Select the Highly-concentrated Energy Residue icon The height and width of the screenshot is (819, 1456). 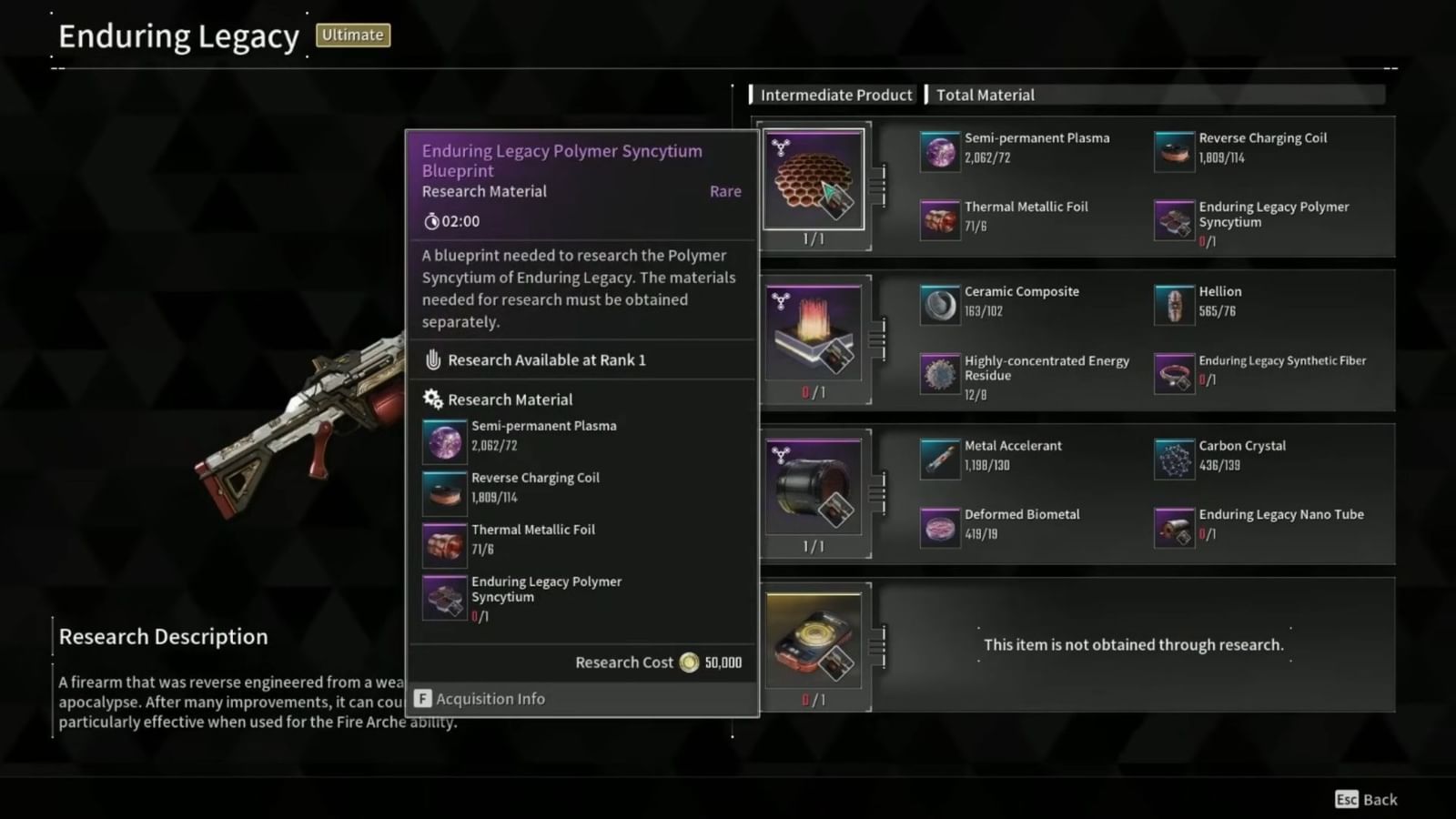tap(939, 373)
